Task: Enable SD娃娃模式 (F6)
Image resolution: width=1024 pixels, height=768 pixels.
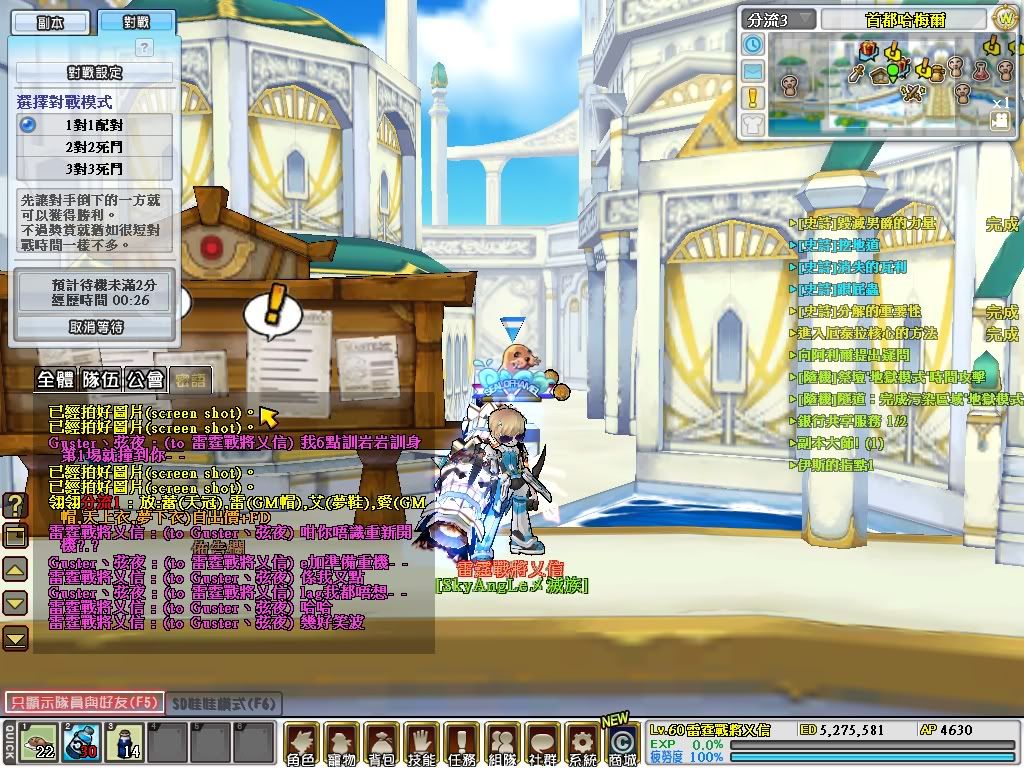Action: (224, 704)
